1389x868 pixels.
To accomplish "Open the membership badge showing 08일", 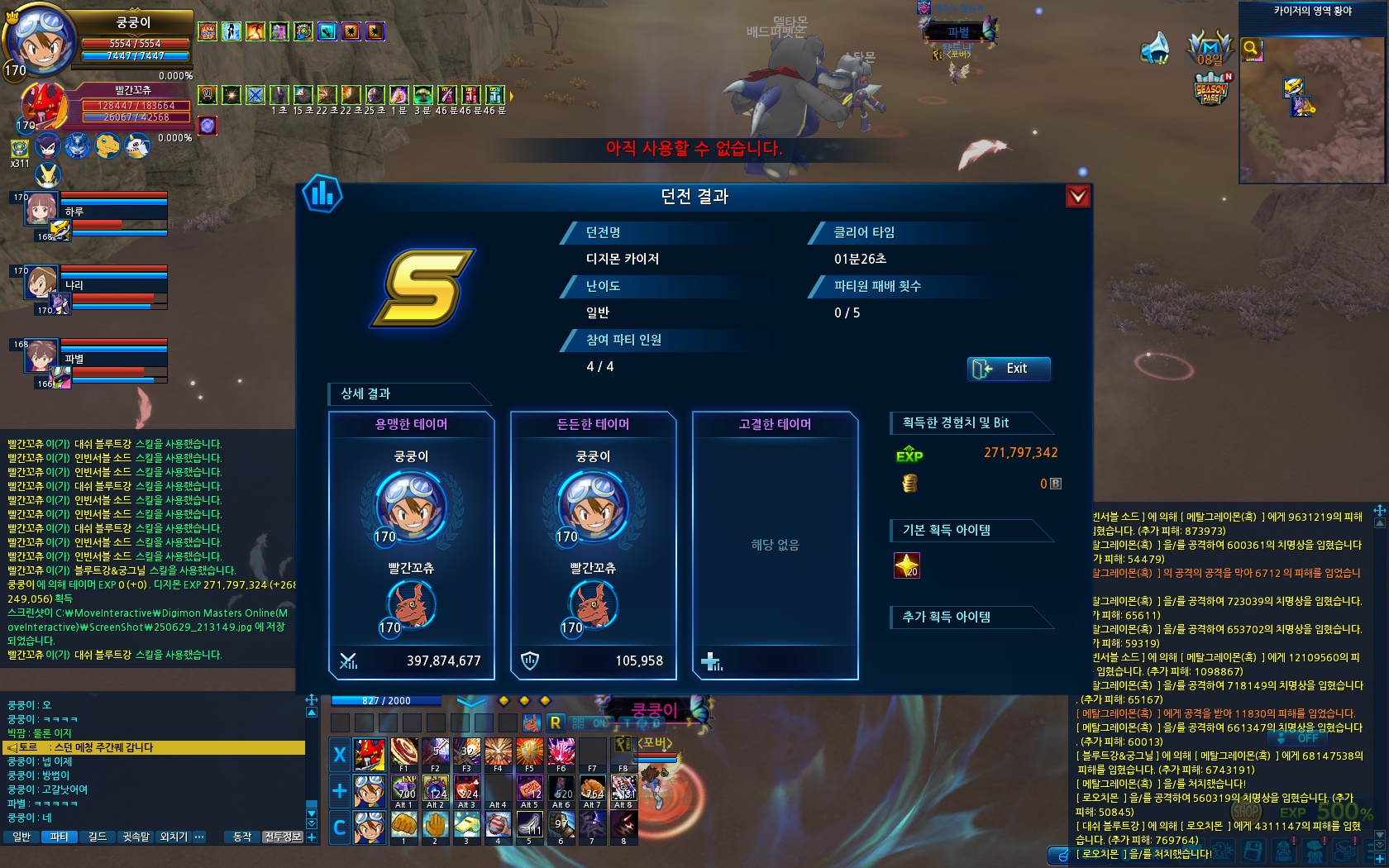I will click(x=1209, y=49).
